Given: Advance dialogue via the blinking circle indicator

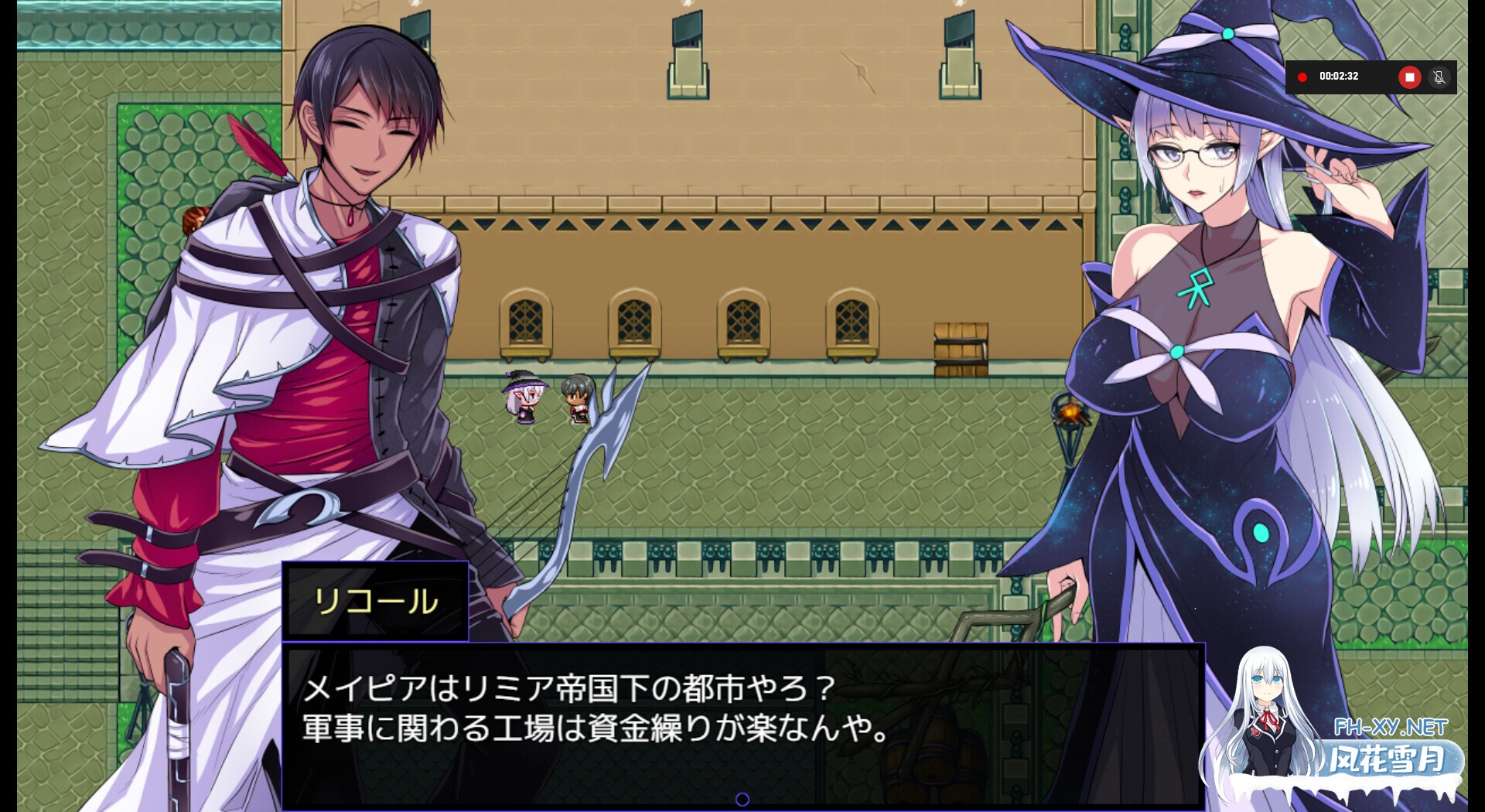Looking at the screenshot, I should (x=744, y=797).
